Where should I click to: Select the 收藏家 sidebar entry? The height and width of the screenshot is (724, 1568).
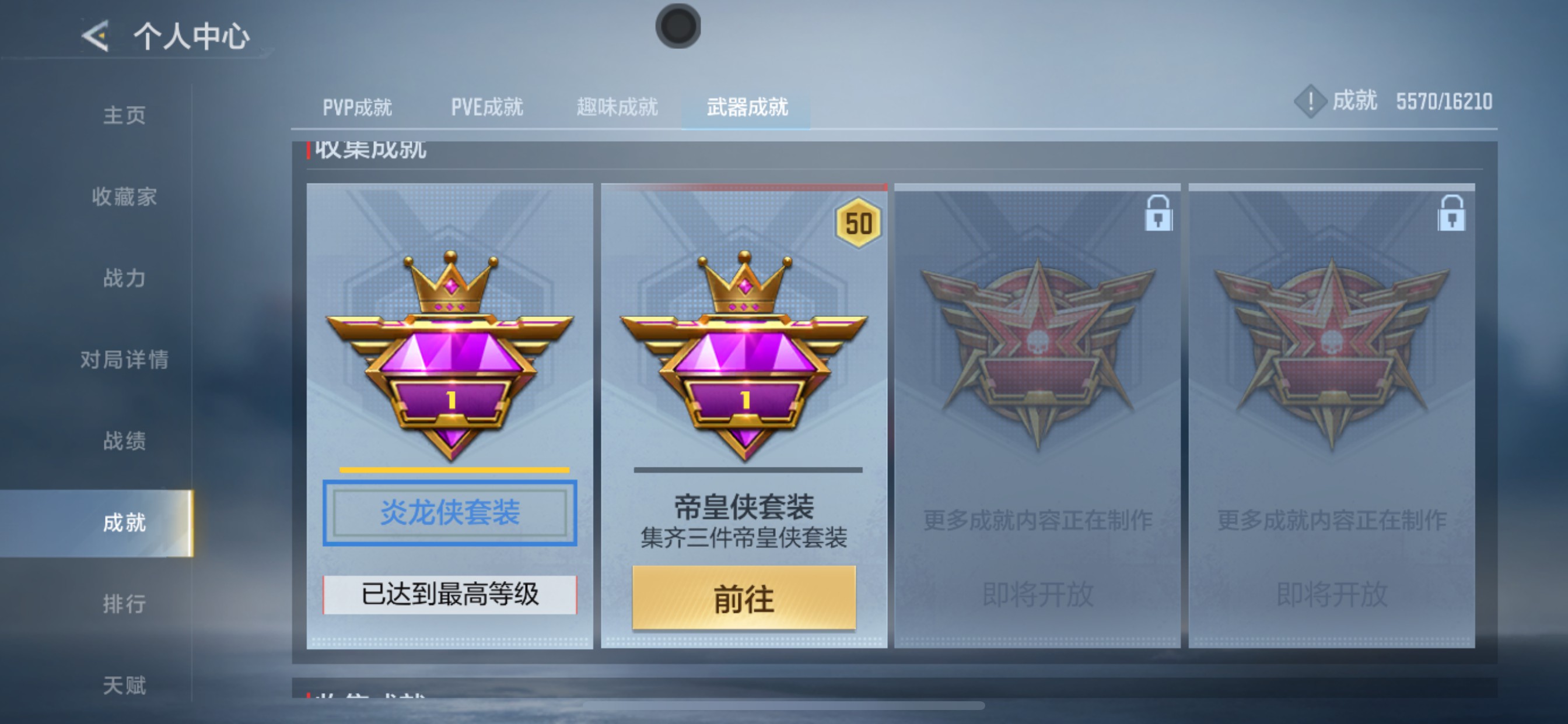(x=126, y=197)
